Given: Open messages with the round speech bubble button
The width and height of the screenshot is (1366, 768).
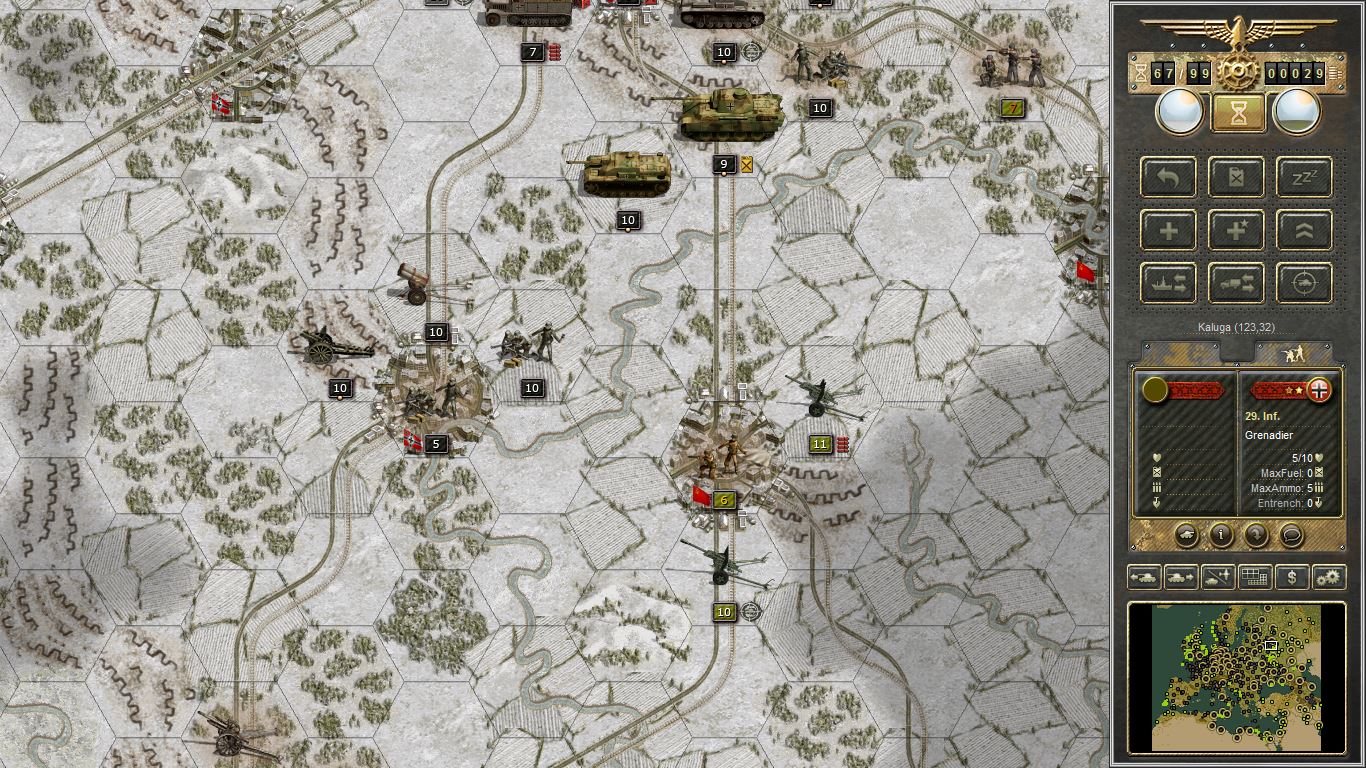Looking at the screenshot, I should 1291,537.
